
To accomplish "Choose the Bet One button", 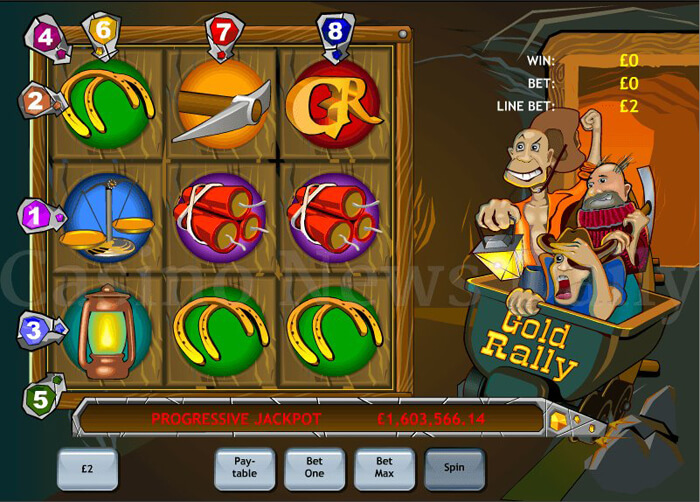I will click(315, 467).
